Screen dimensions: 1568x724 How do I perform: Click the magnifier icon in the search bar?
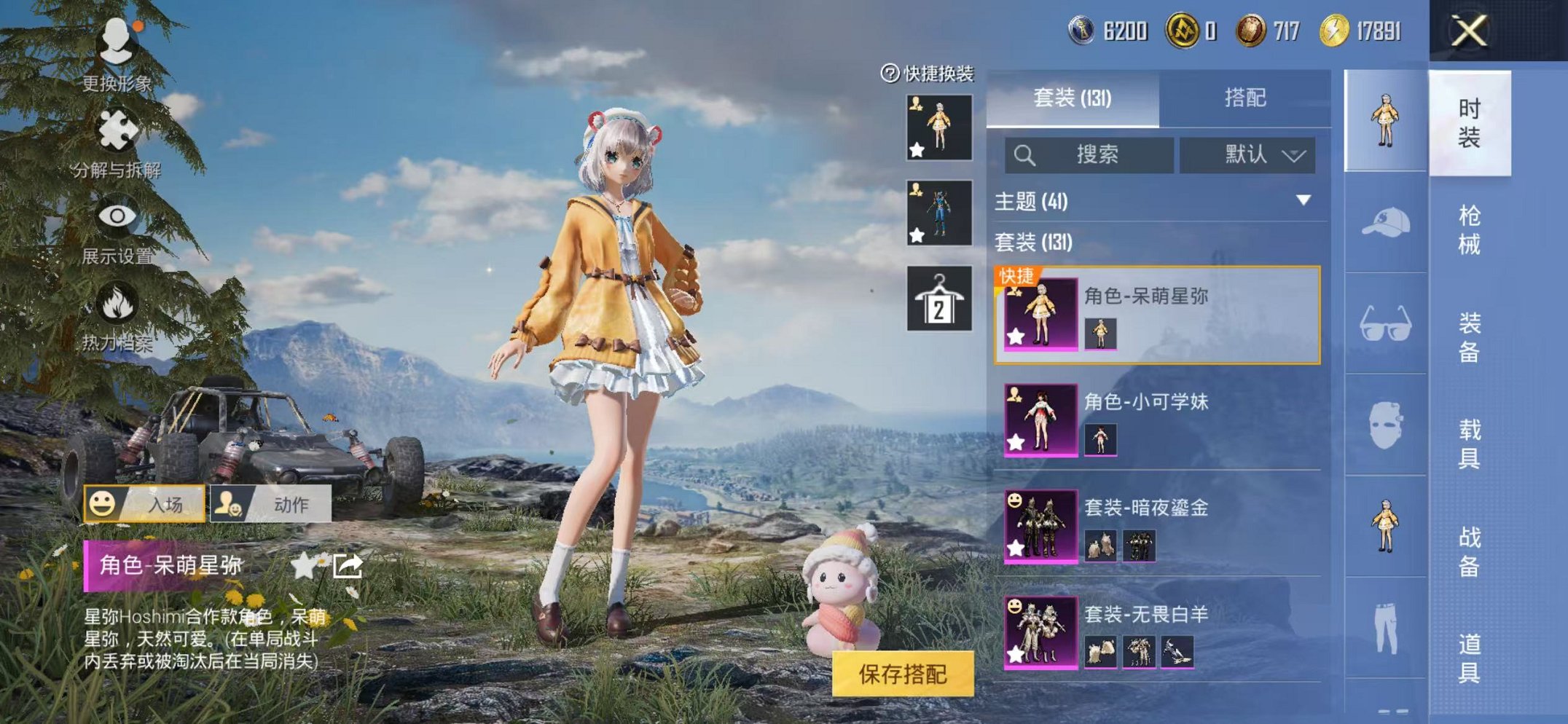(x=1026, y=155)
